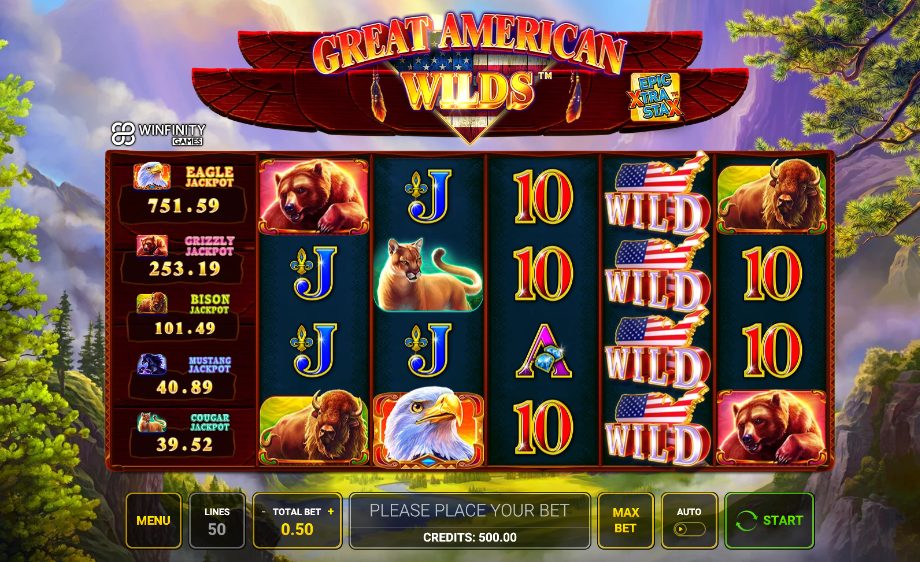Click the START spin button
Screen dimensions: 920x562
tap(769, 520)
